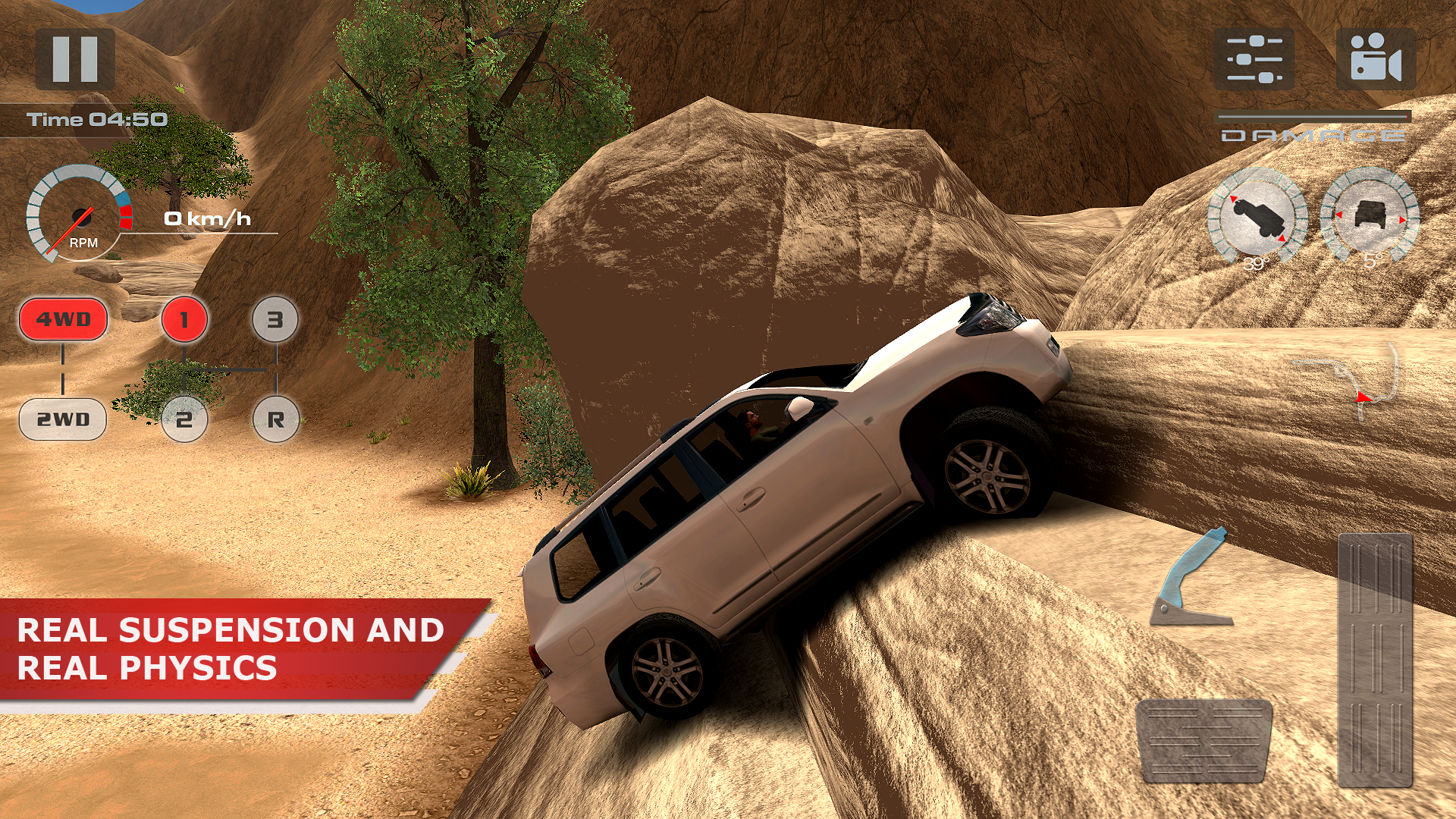Screen dimensions: 1456x819
Task: Switch the camera view
Action: [1375, 59]
